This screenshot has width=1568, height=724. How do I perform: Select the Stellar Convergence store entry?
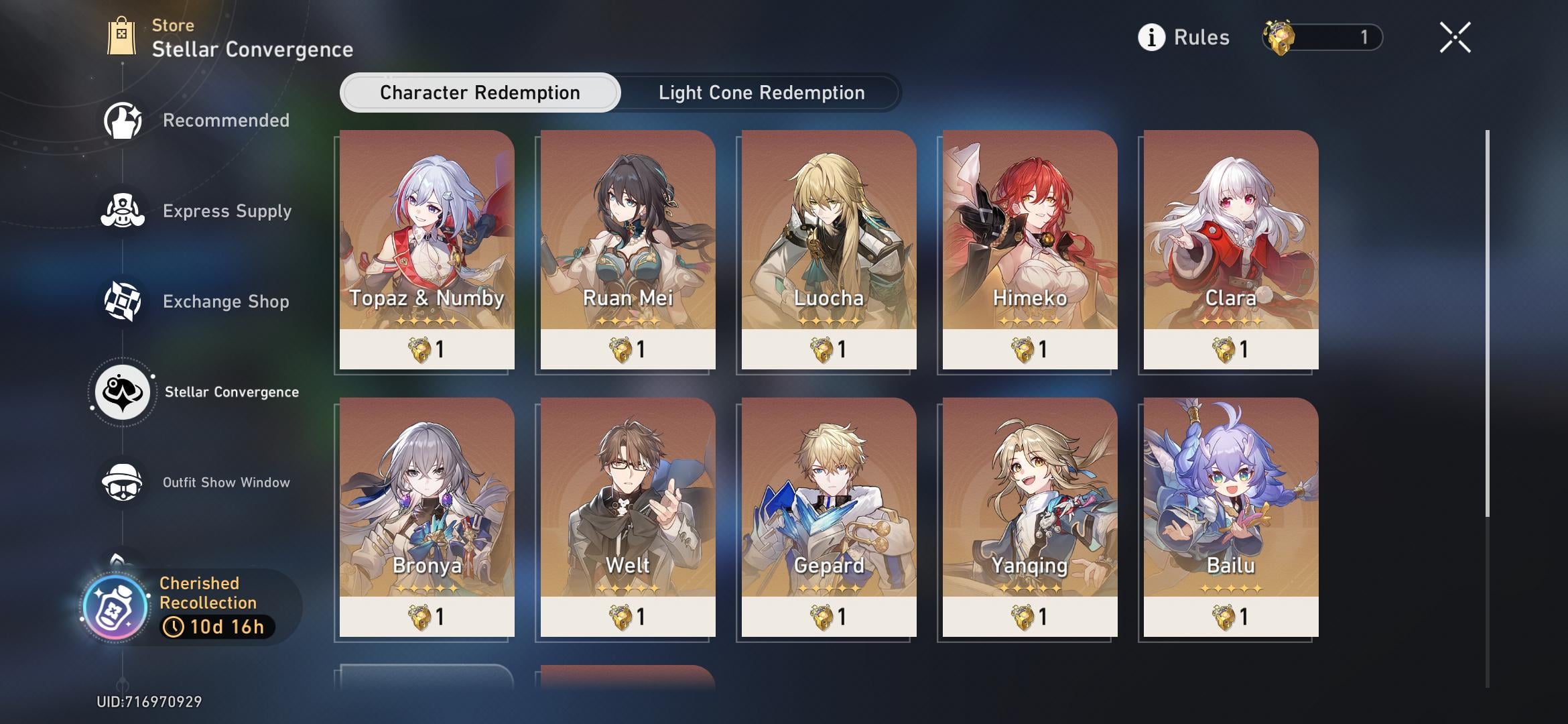tap(197, 392)
